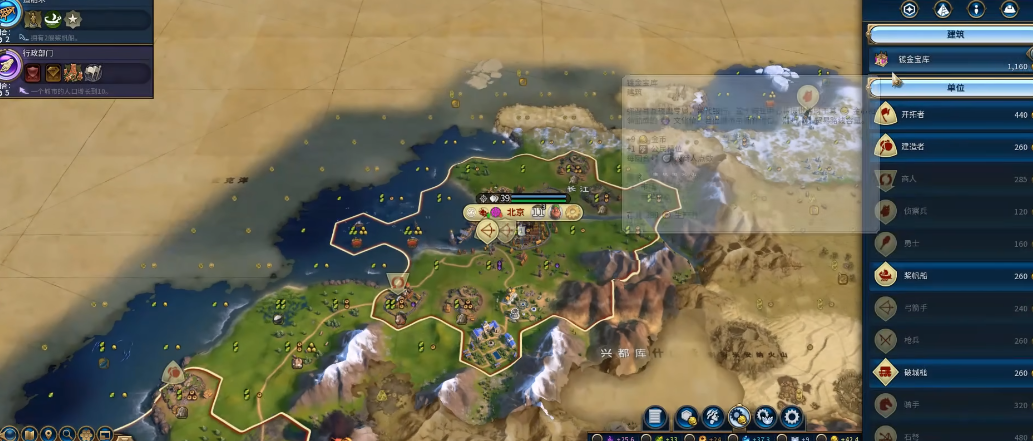Select the city details list icon
The width and height of the screenshot is (1033, 441).
[655, 417]
